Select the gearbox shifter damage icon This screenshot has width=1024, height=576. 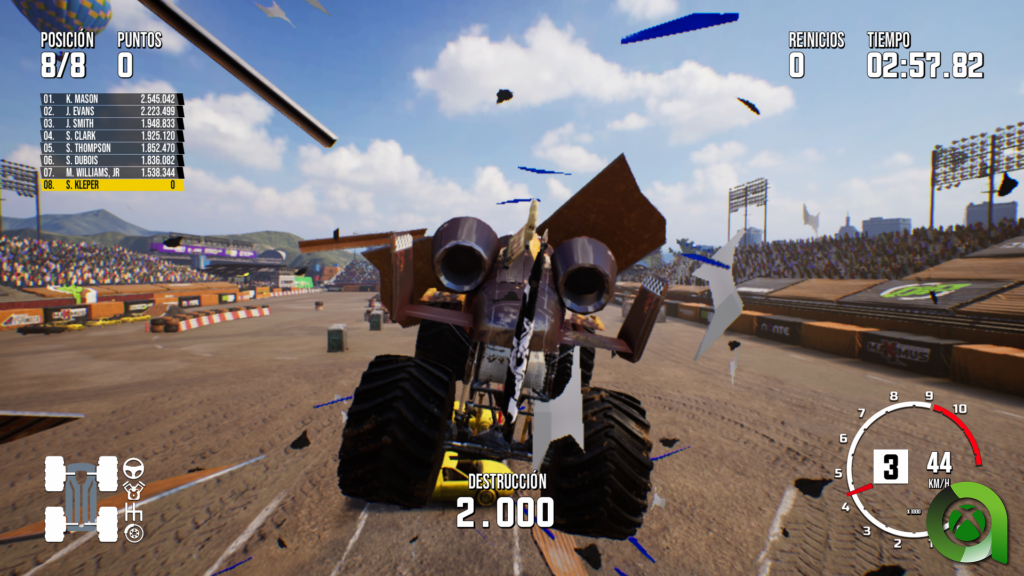click(133, 512)
